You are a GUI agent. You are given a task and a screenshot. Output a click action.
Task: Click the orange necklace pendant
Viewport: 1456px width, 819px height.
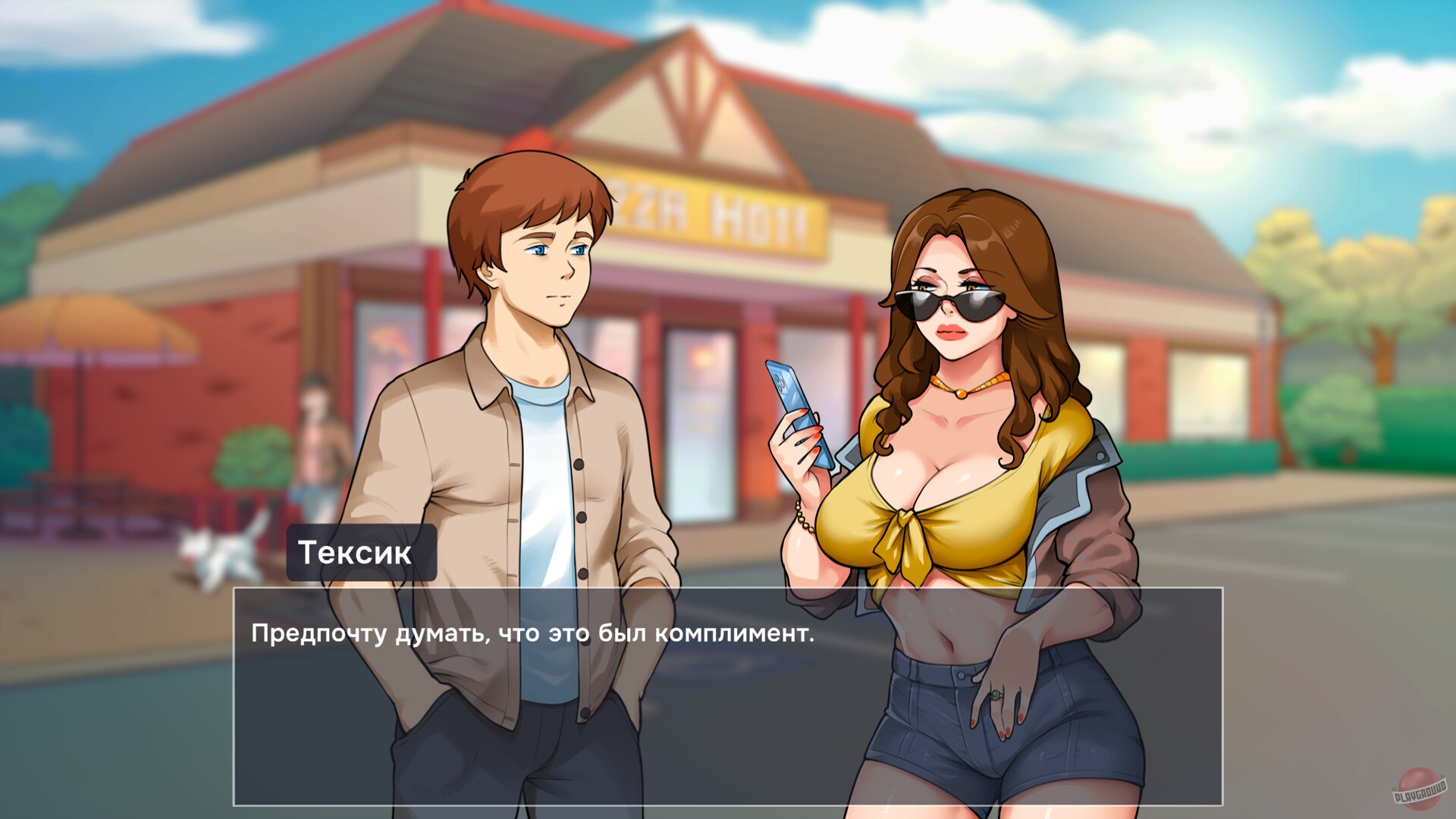962,394
